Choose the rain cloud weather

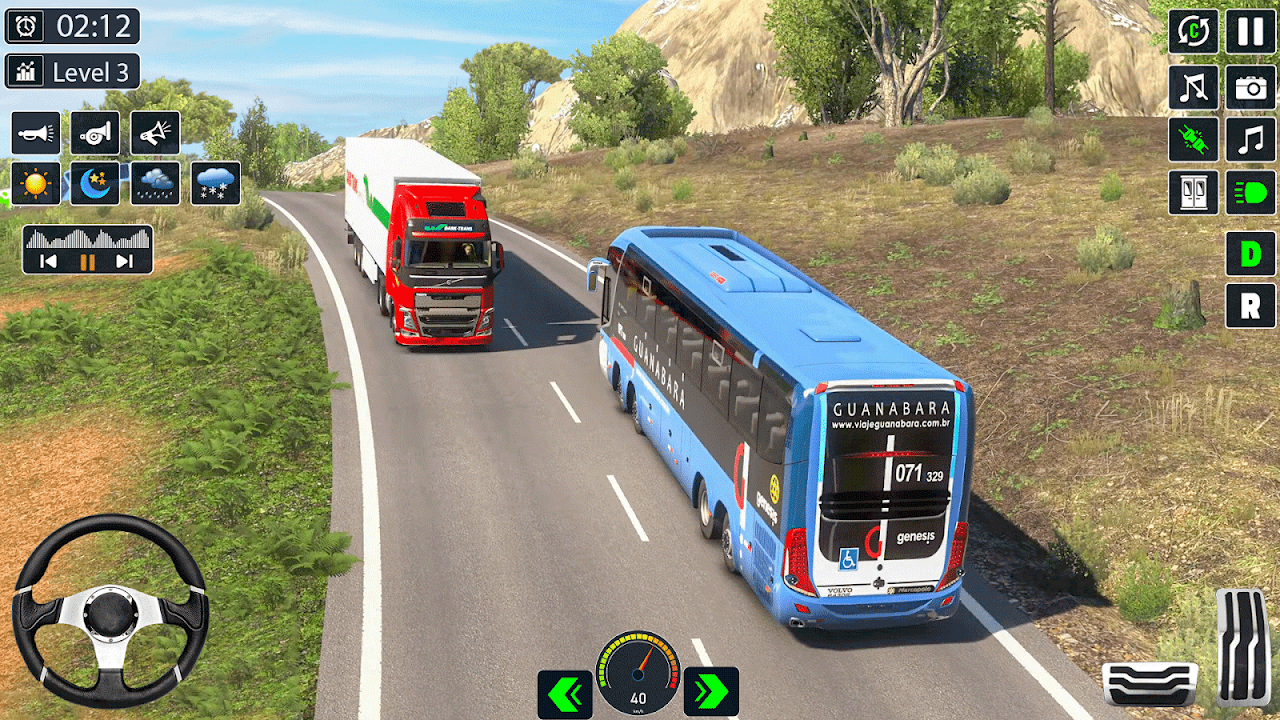pyautogui.click(x=155, y=184)
